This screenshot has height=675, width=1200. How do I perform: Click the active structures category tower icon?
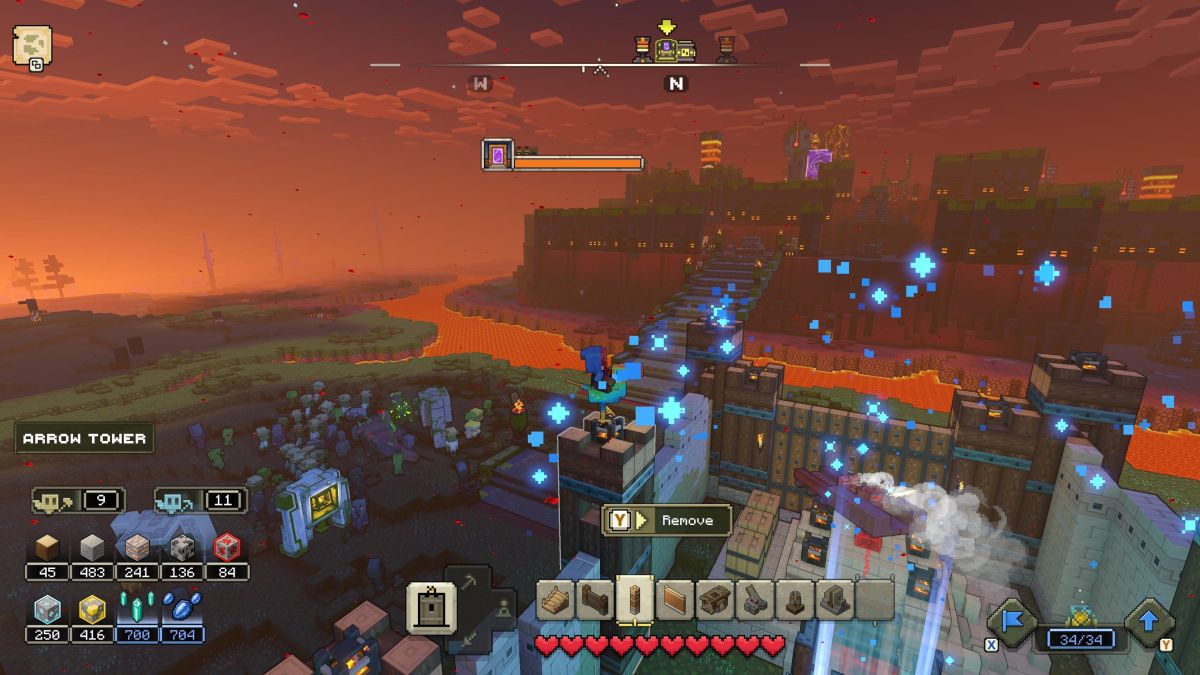pos(432,607)
